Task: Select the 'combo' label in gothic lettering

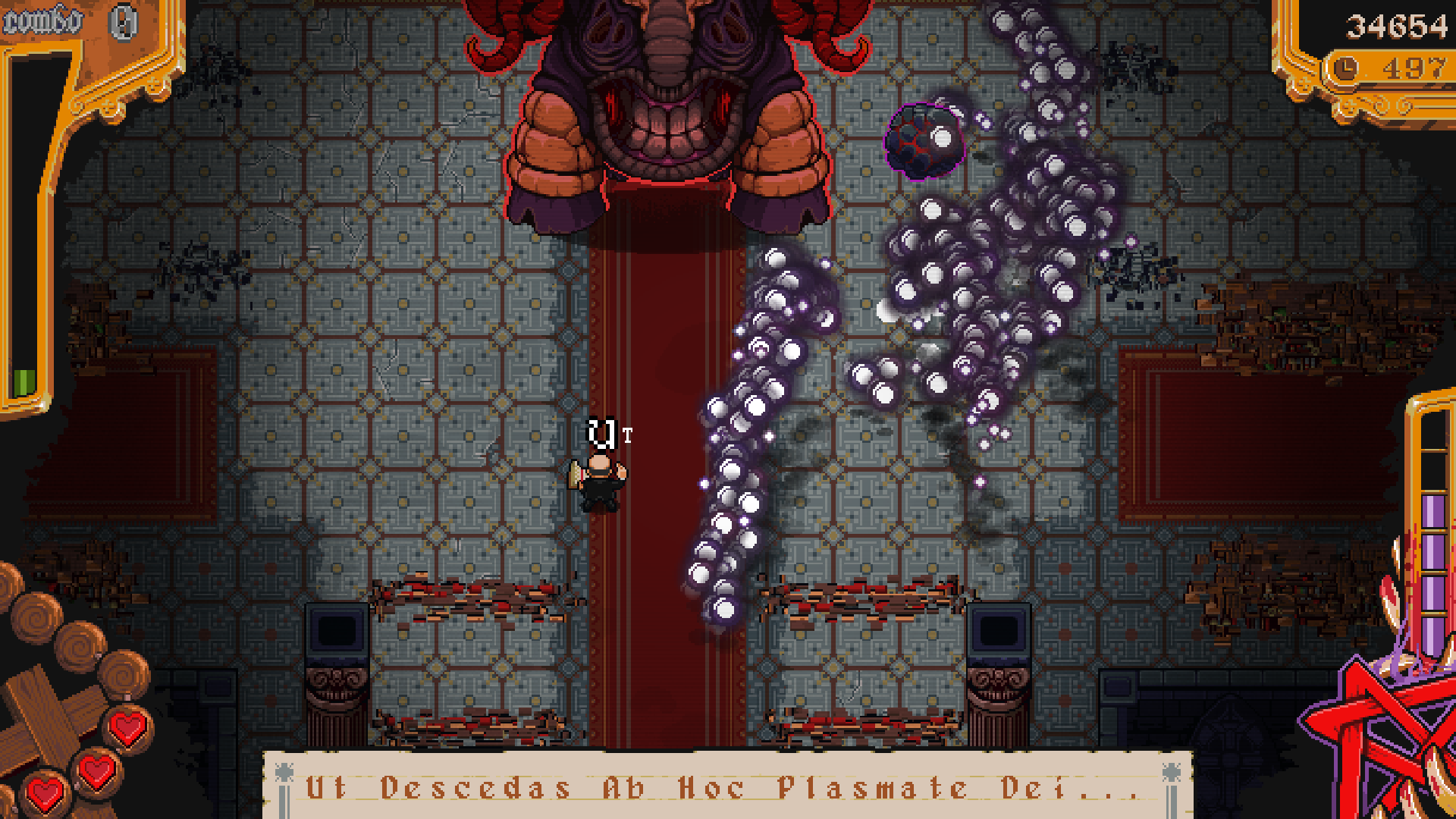Action: (x=42, y=19)
